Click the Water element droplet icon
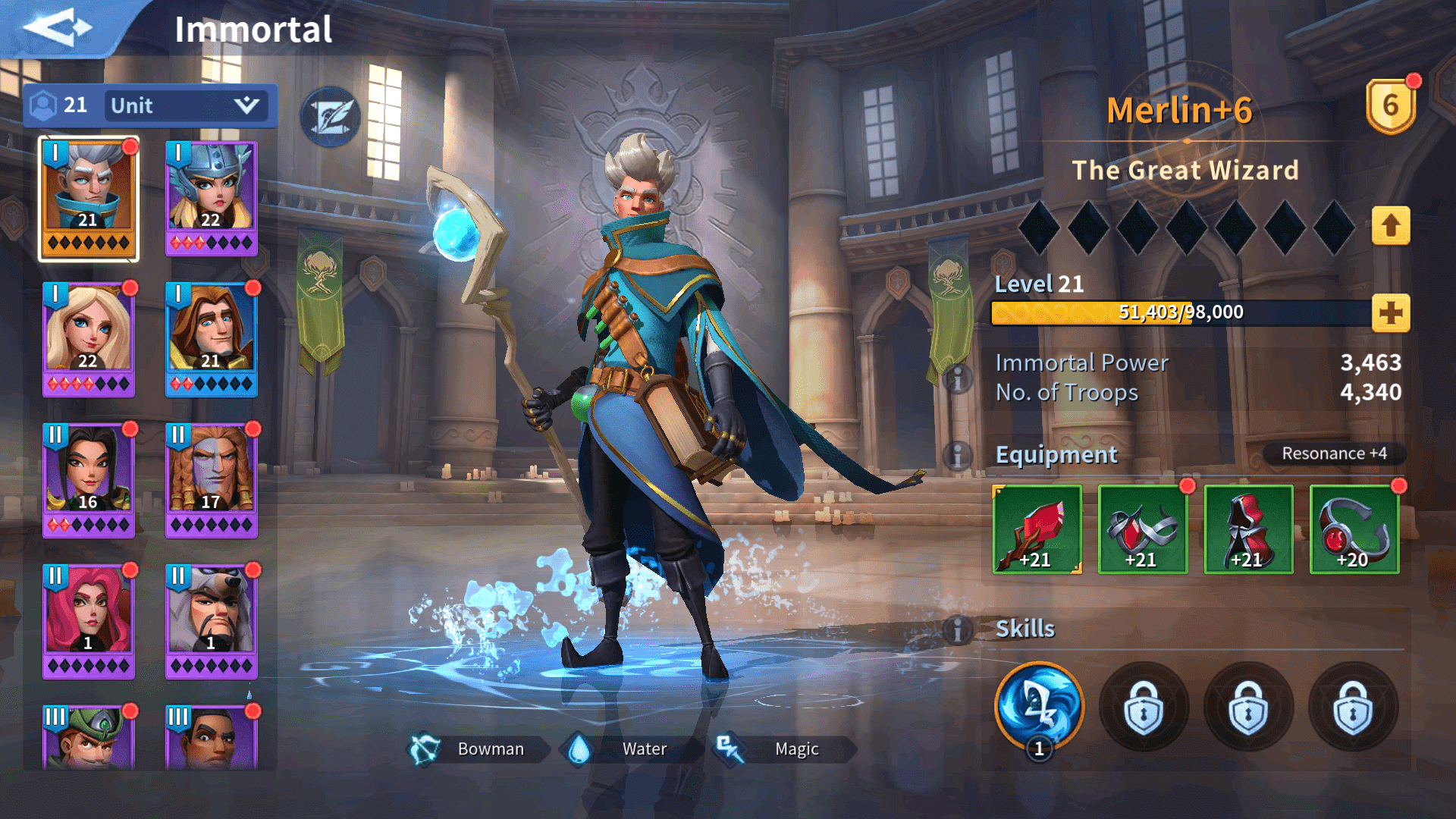 coord(579,748)
